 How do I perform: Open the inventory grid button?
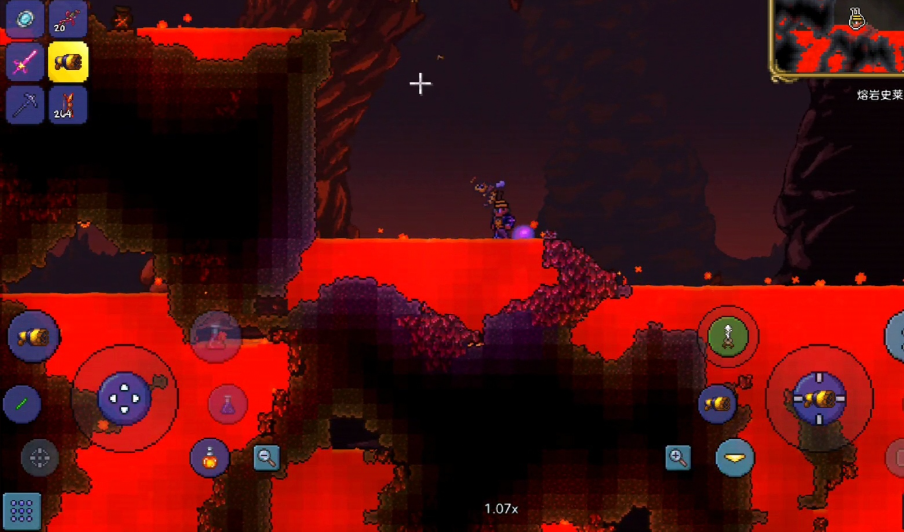pyautogui.click(x=21, y=511)
